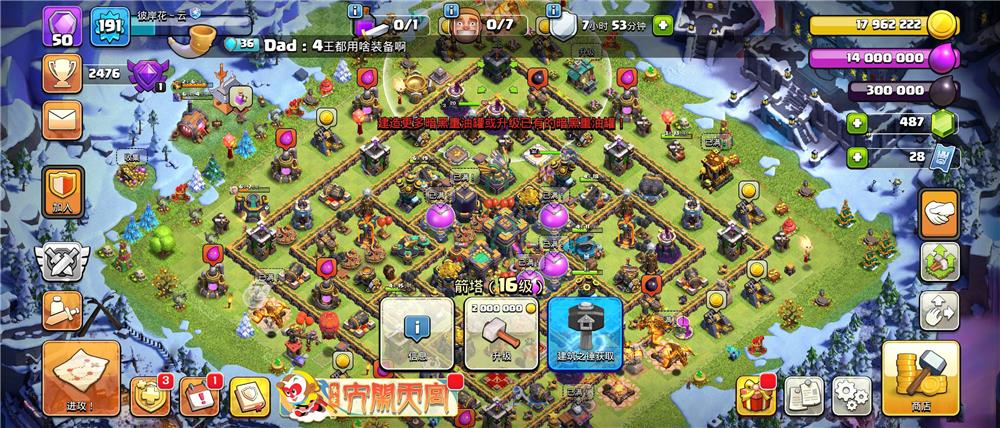Tap the white glove button

point(938,212)
